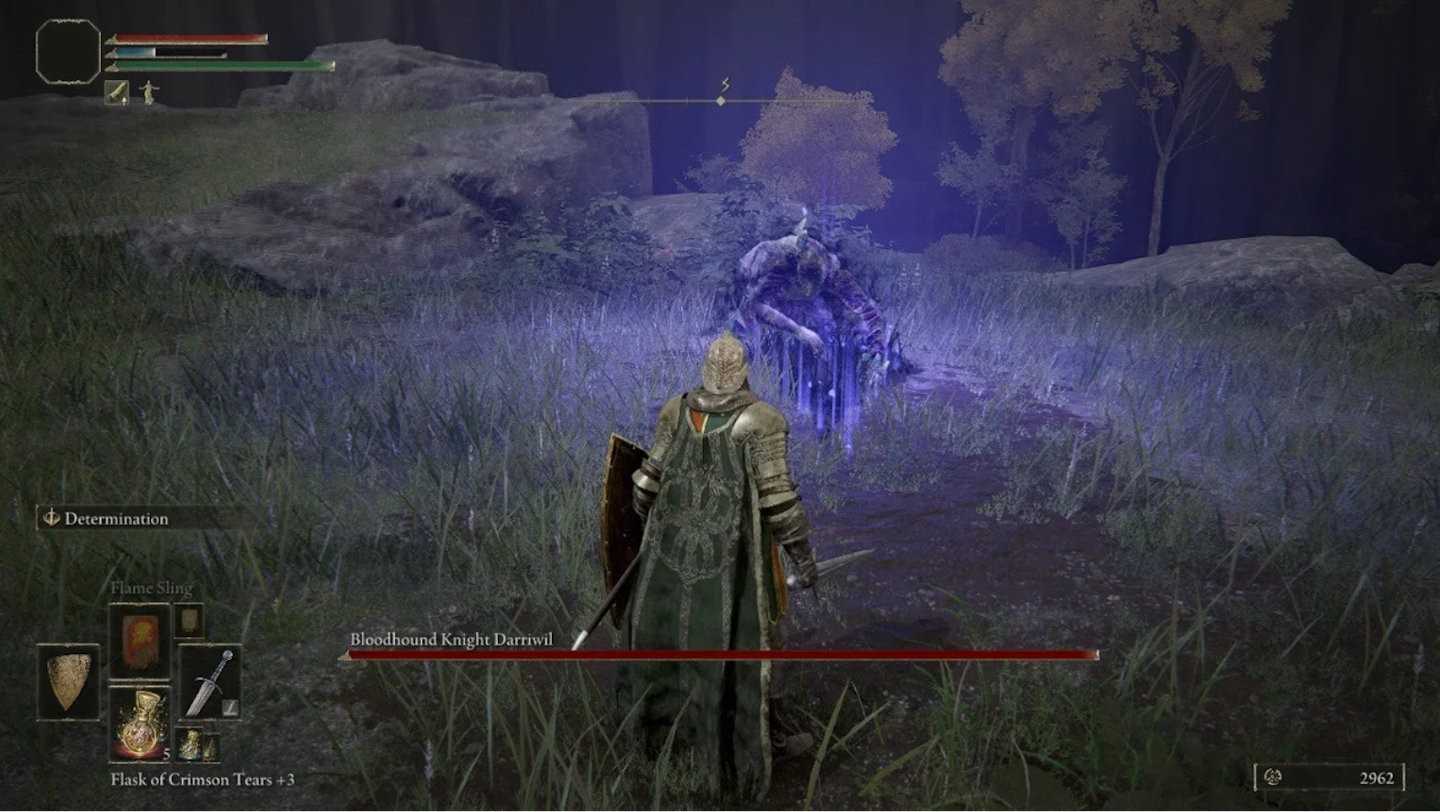
Task: Select the left-hand shield slot
Action: [x=68, y=682]
